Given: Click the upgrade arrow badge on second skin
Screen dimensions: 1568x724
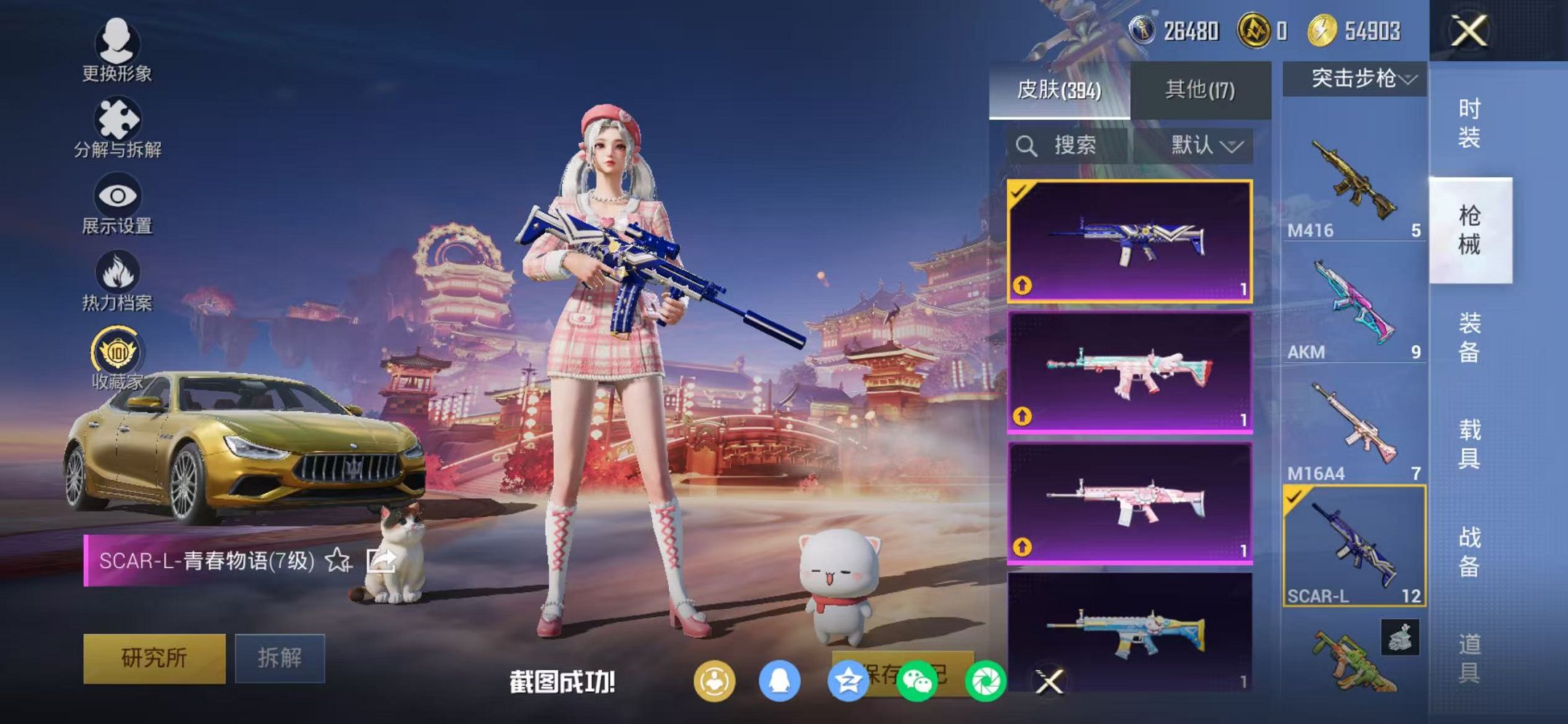Looking at the screenshot, I should pyautogui.click(x=1022, y=416).
